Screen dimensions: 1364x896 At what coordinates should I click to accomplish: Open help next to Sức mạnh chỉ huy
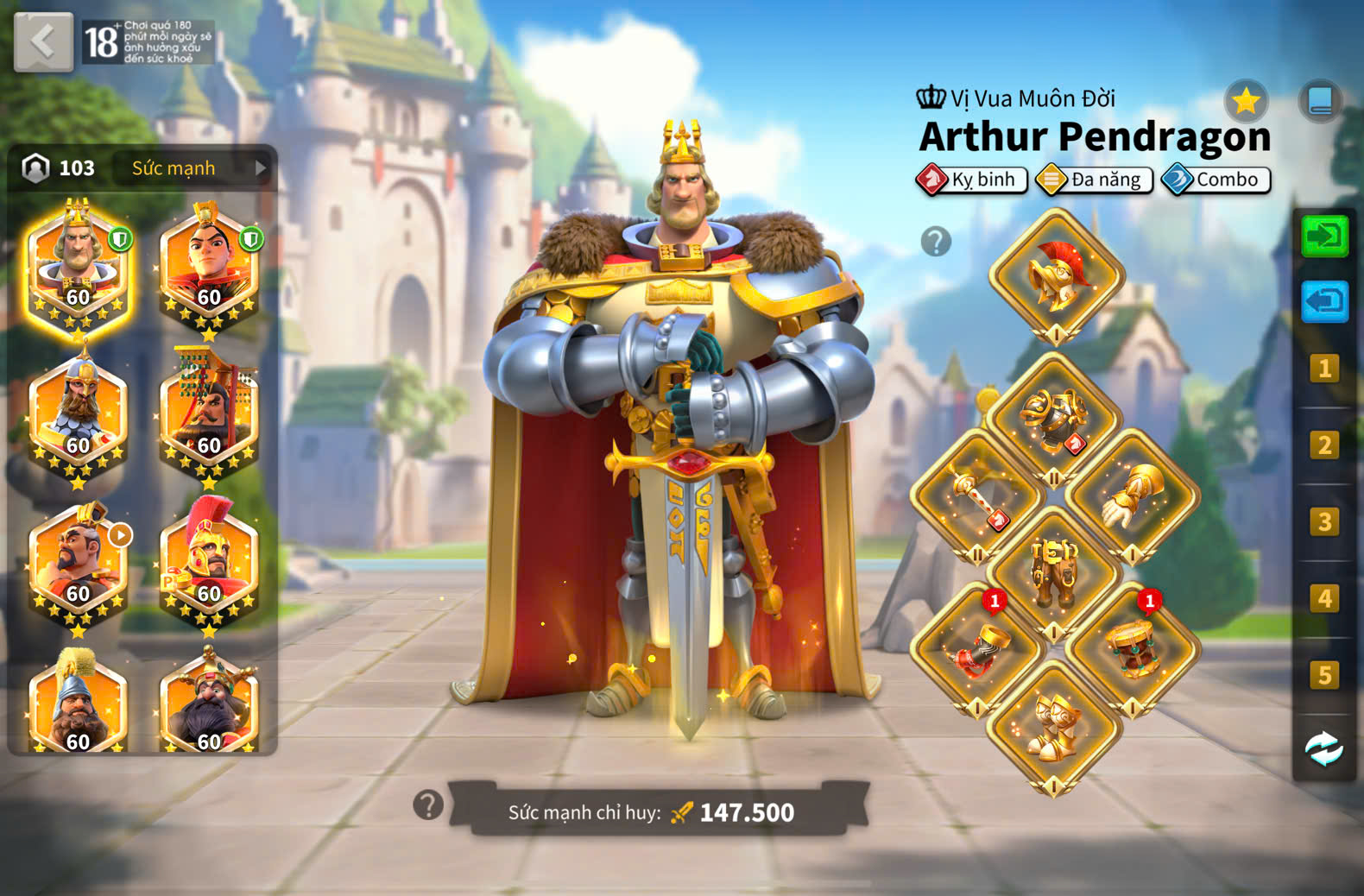[428, 805]
